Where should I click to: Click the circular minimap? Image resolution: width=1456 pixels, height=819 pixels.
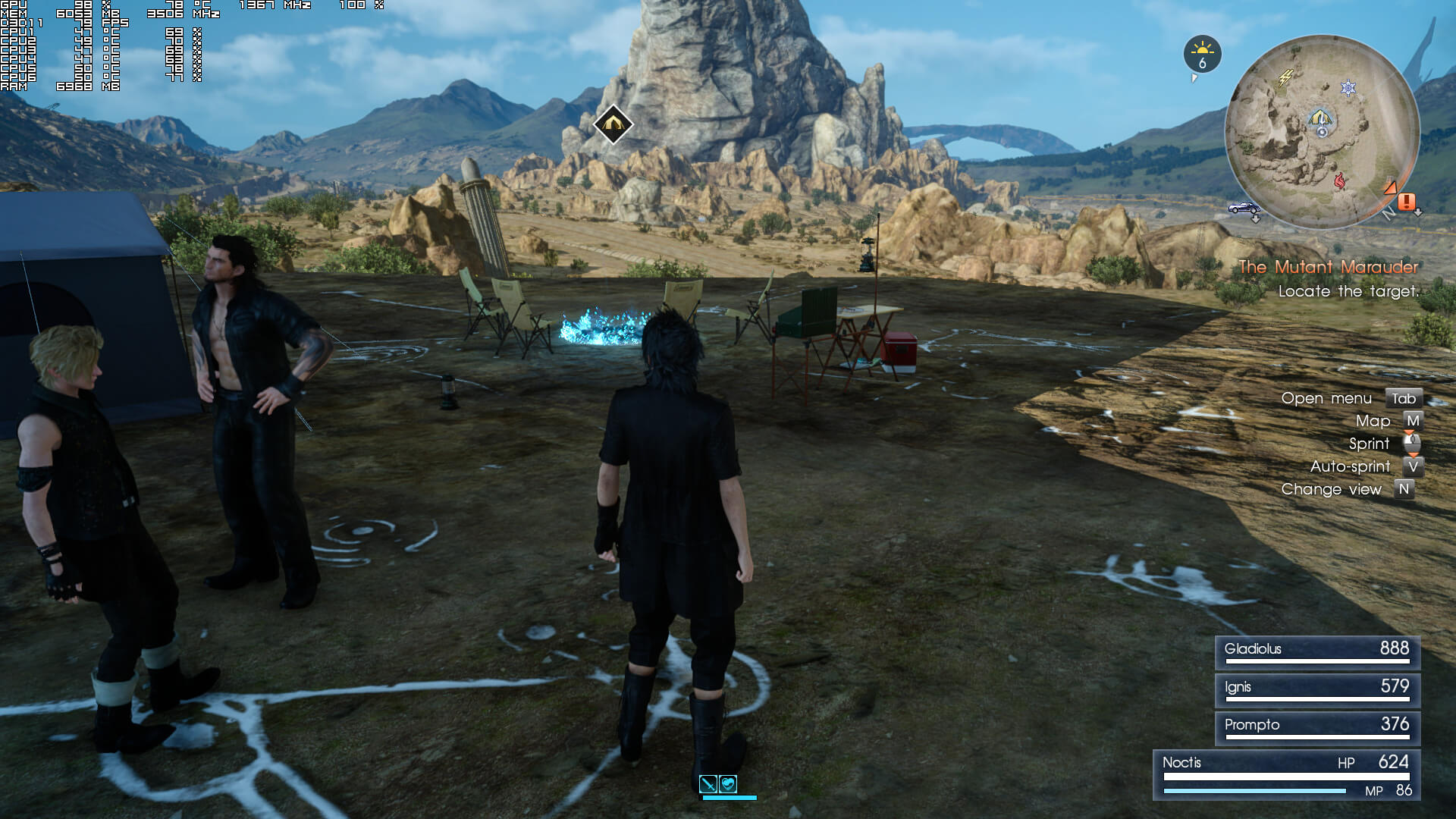[1322, 133]
